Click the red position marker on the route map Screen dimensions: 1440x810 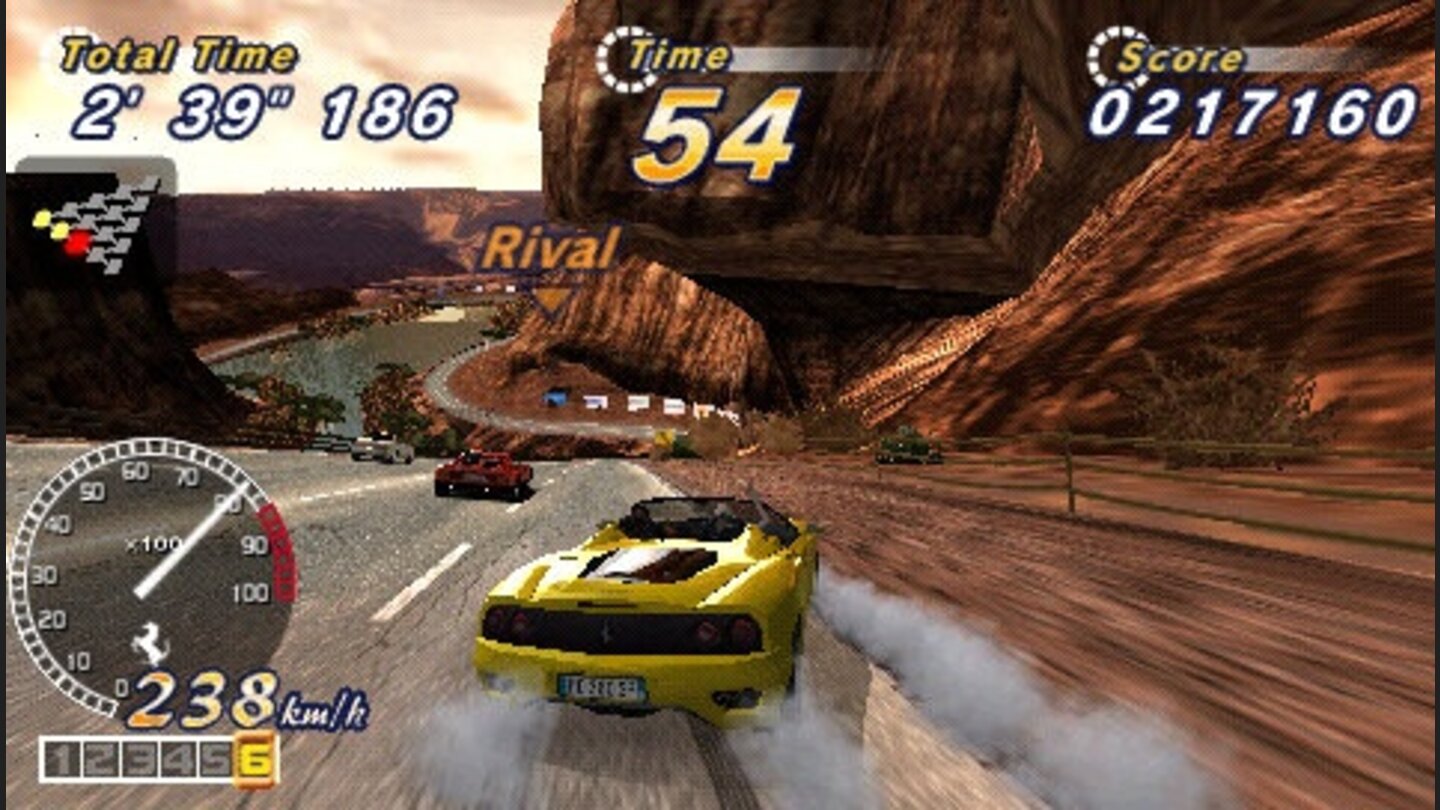(76, 240)
